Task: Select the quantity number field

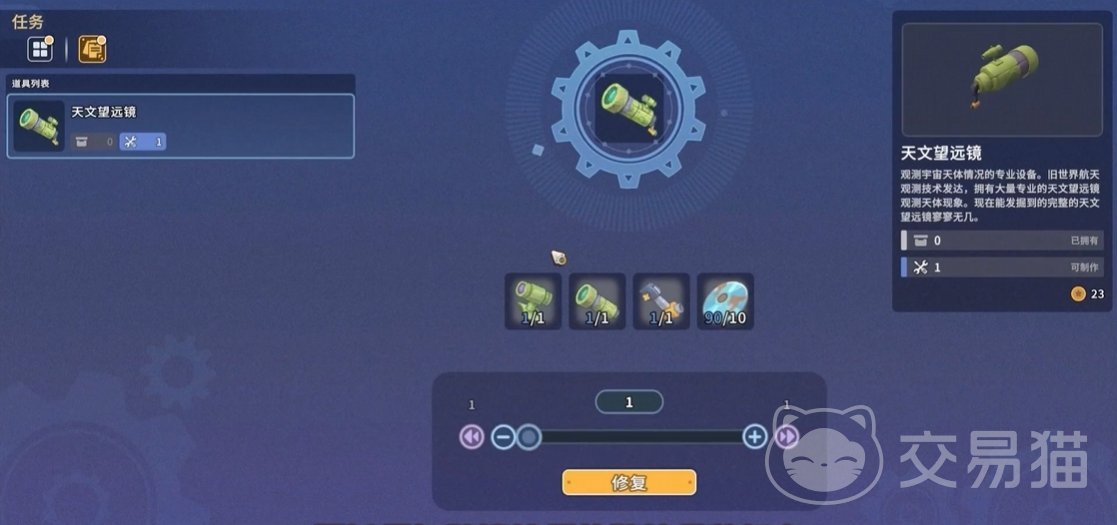Action: point(629,402)
